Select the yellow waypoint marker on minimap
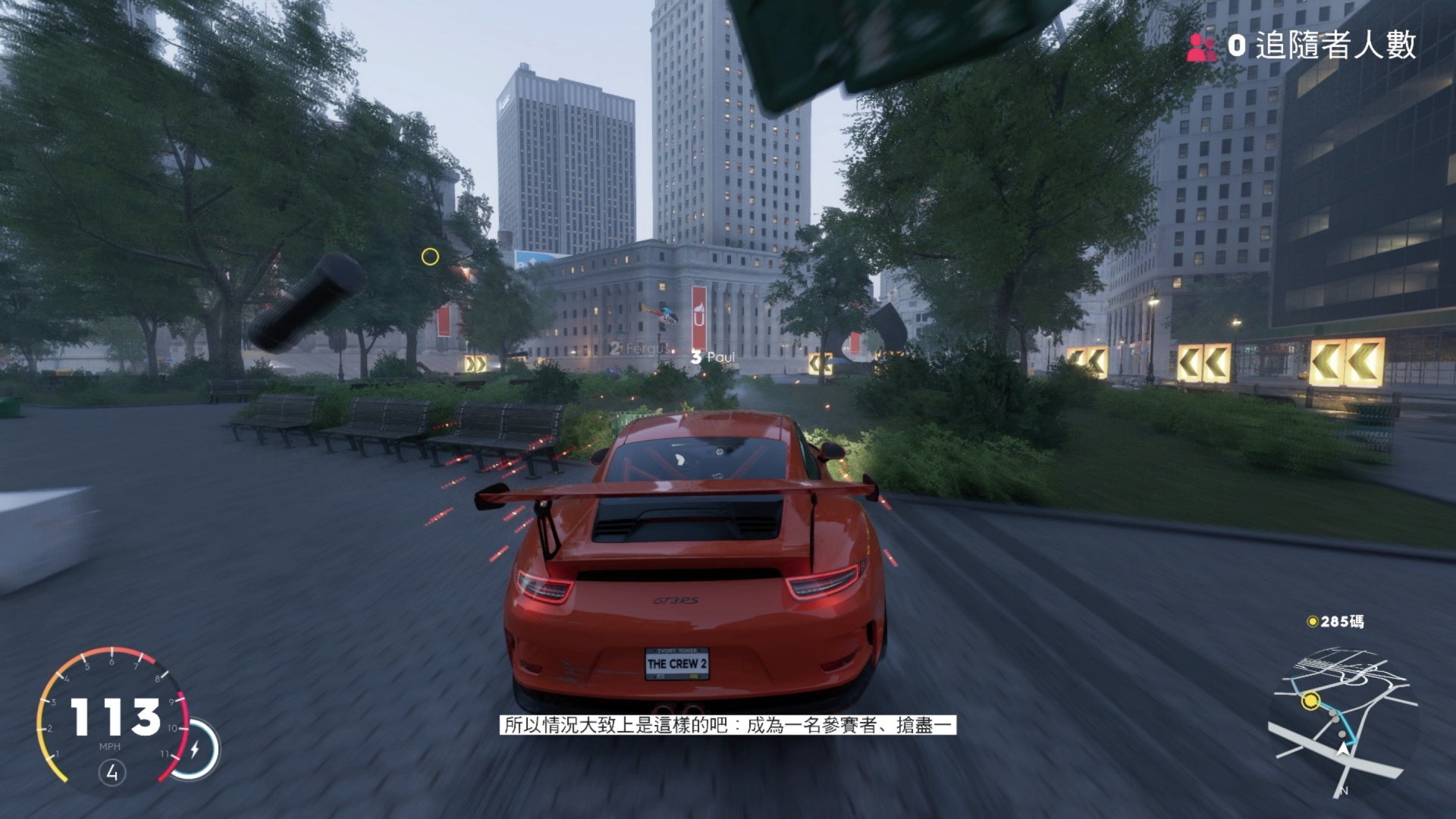 1310,701
